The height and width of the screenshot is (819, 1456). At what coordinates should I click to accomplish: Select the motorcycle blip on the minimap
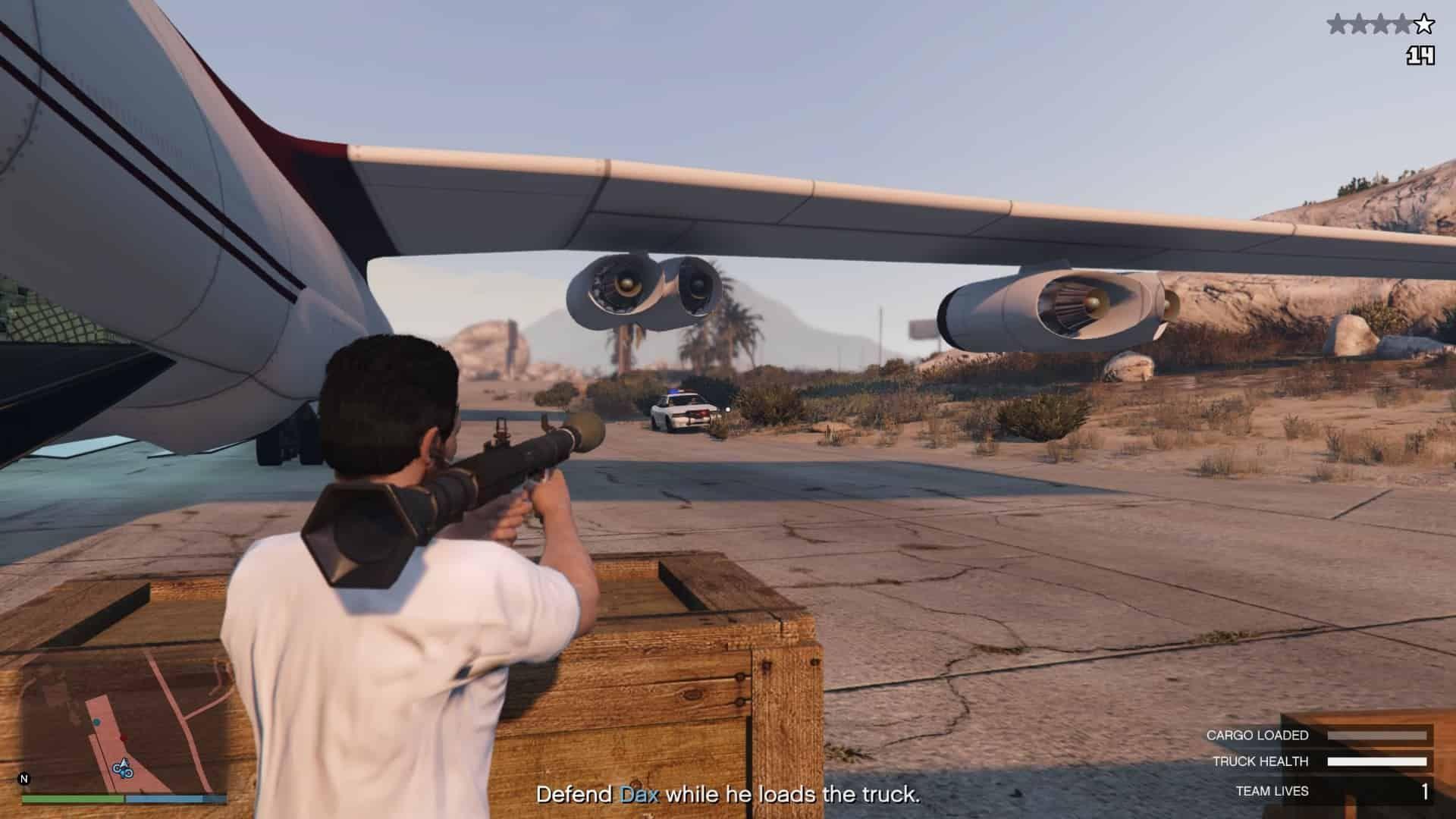click(123, 770)
